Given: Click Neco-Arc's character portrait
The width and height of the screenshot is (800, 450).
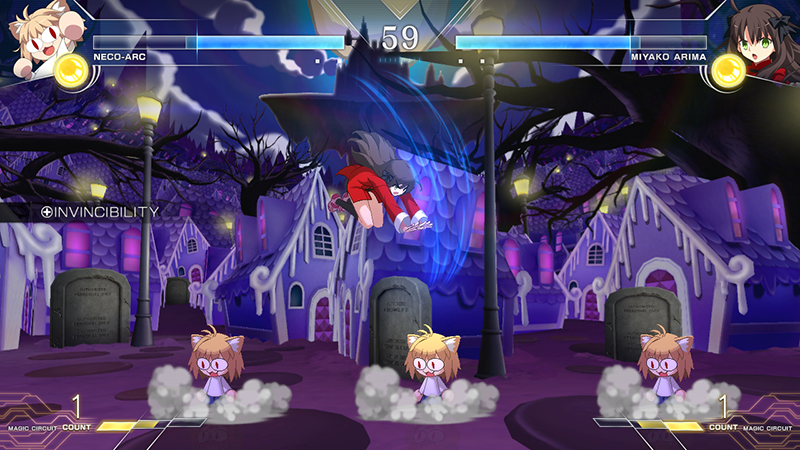Looking at the screenshot, I should [38, 30].
